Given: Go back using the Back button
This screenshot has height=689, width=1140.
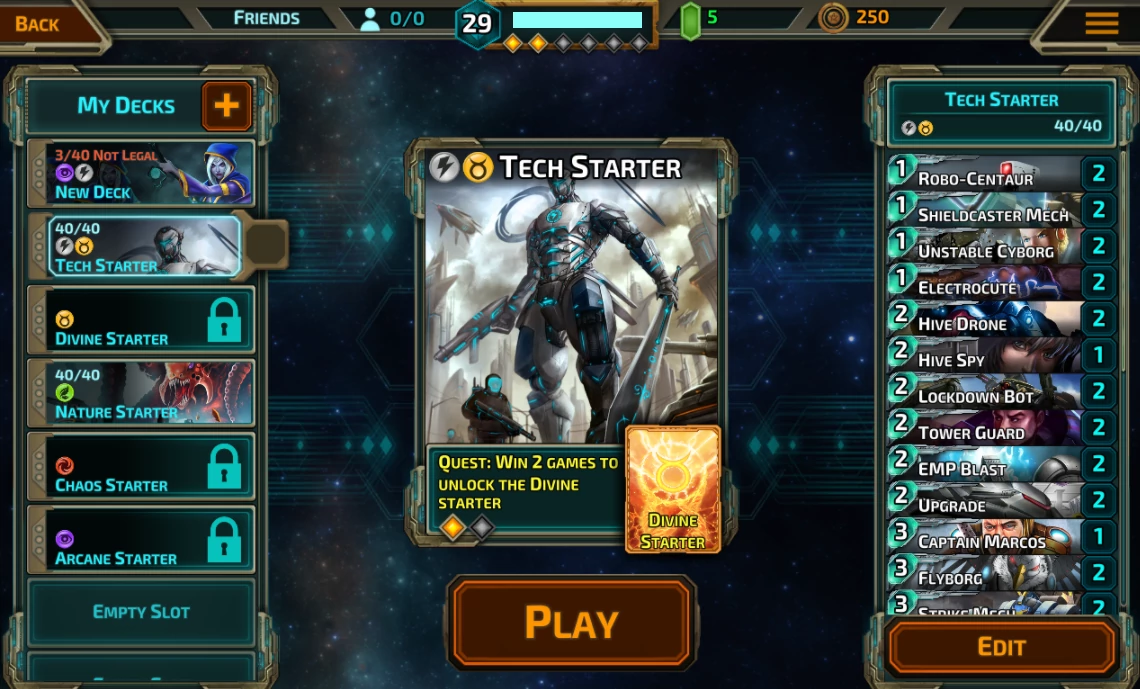Looking at the screenshot, I should point(38,24).
